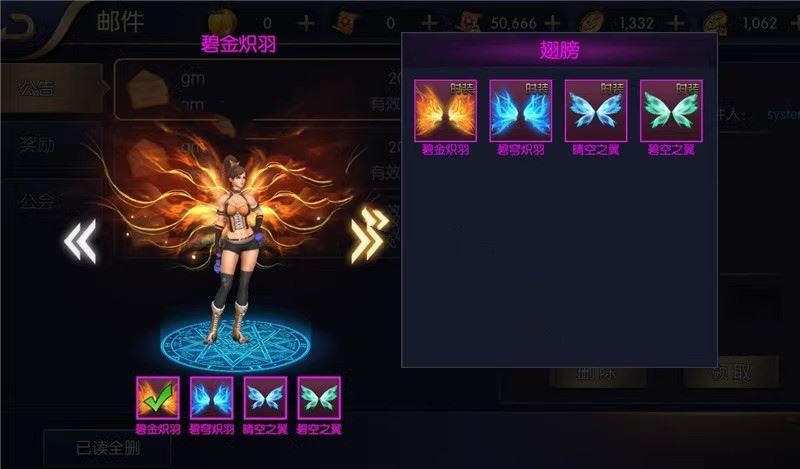The image size is (800, 469).
Task: Choose 碧穹炽羽 blue wings in the 翅膀 panel
Action: click(520, 111)
